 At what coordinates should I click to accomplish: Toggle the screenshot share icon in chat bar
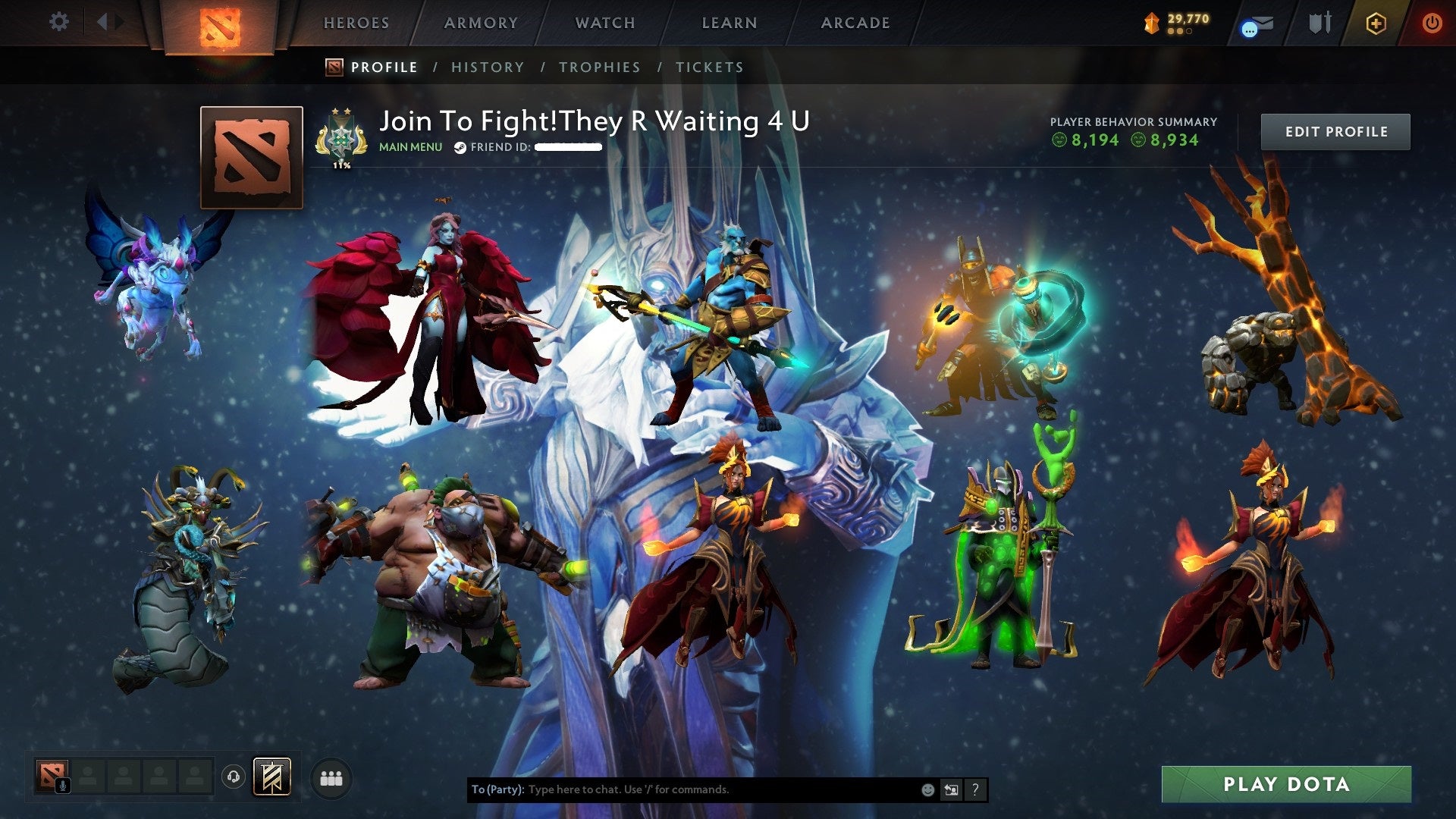tap(951, 789)
